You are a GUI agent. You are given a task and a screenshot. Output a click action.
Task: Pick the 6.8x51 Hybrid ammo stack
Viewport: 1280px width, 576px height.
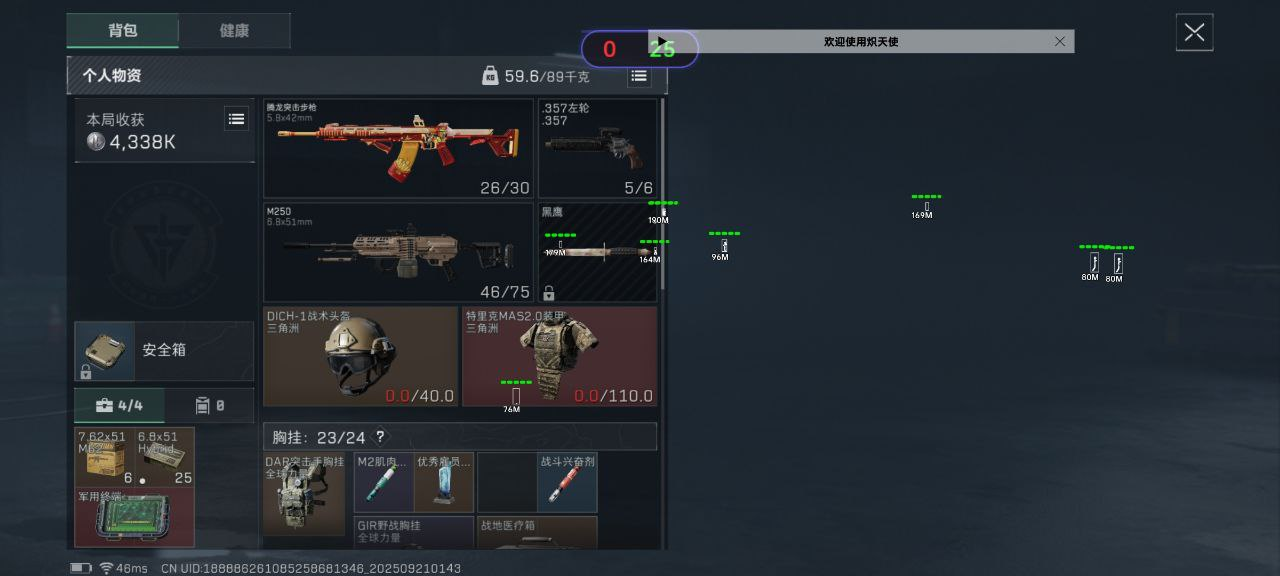[165, 457]
